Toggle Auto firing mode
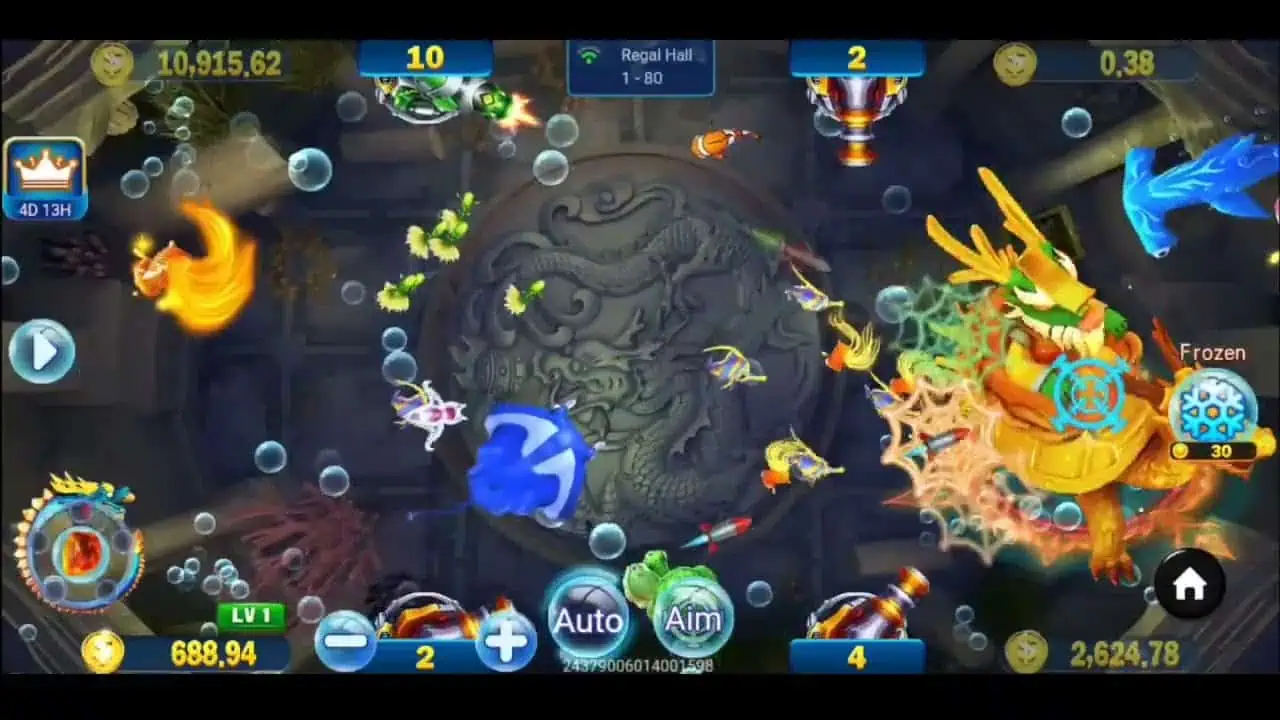1280x720 pixels. click(x=587, y=618)
